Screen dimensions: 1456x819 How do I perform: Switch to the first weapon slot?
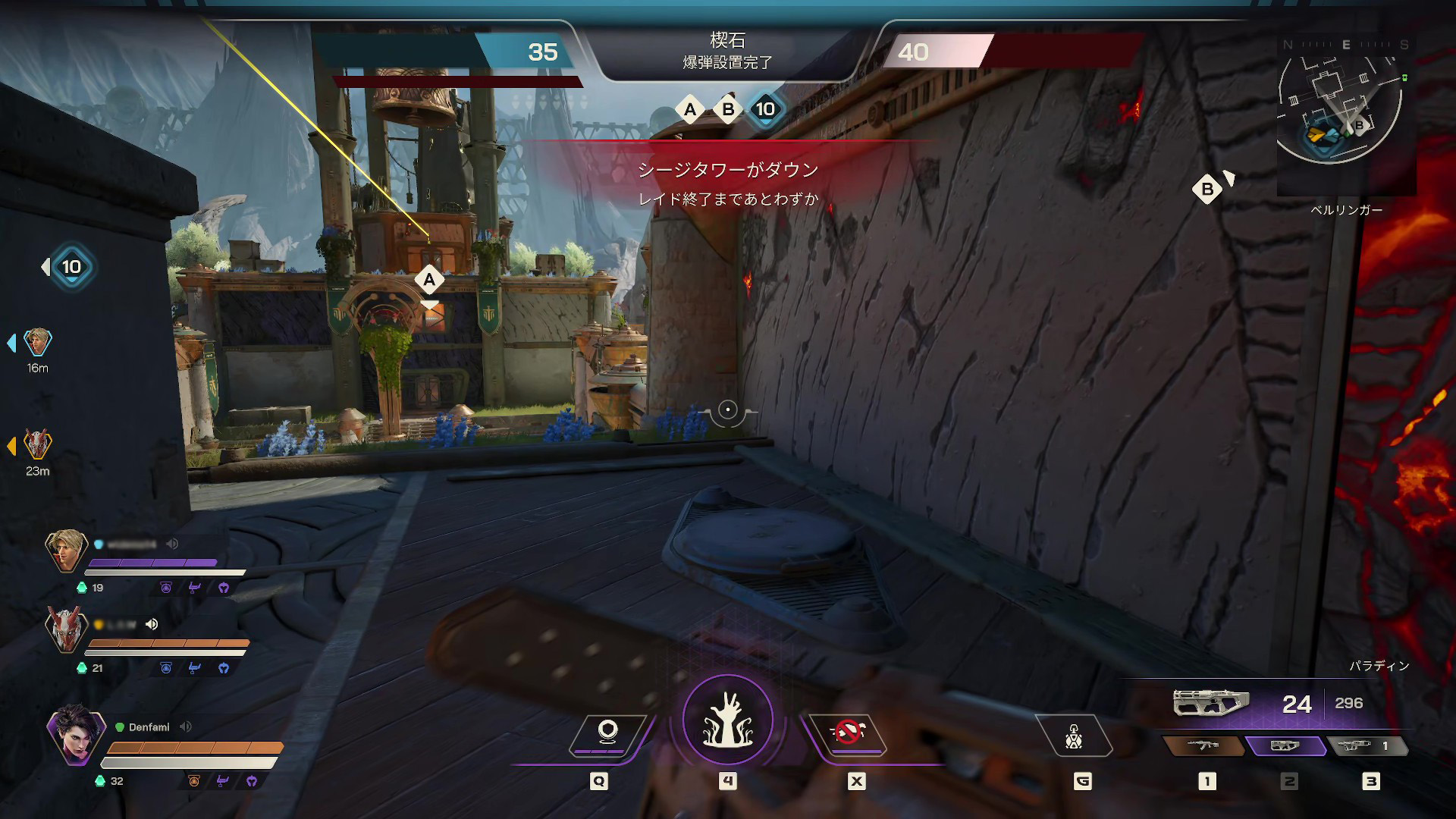coord(1203,746)
